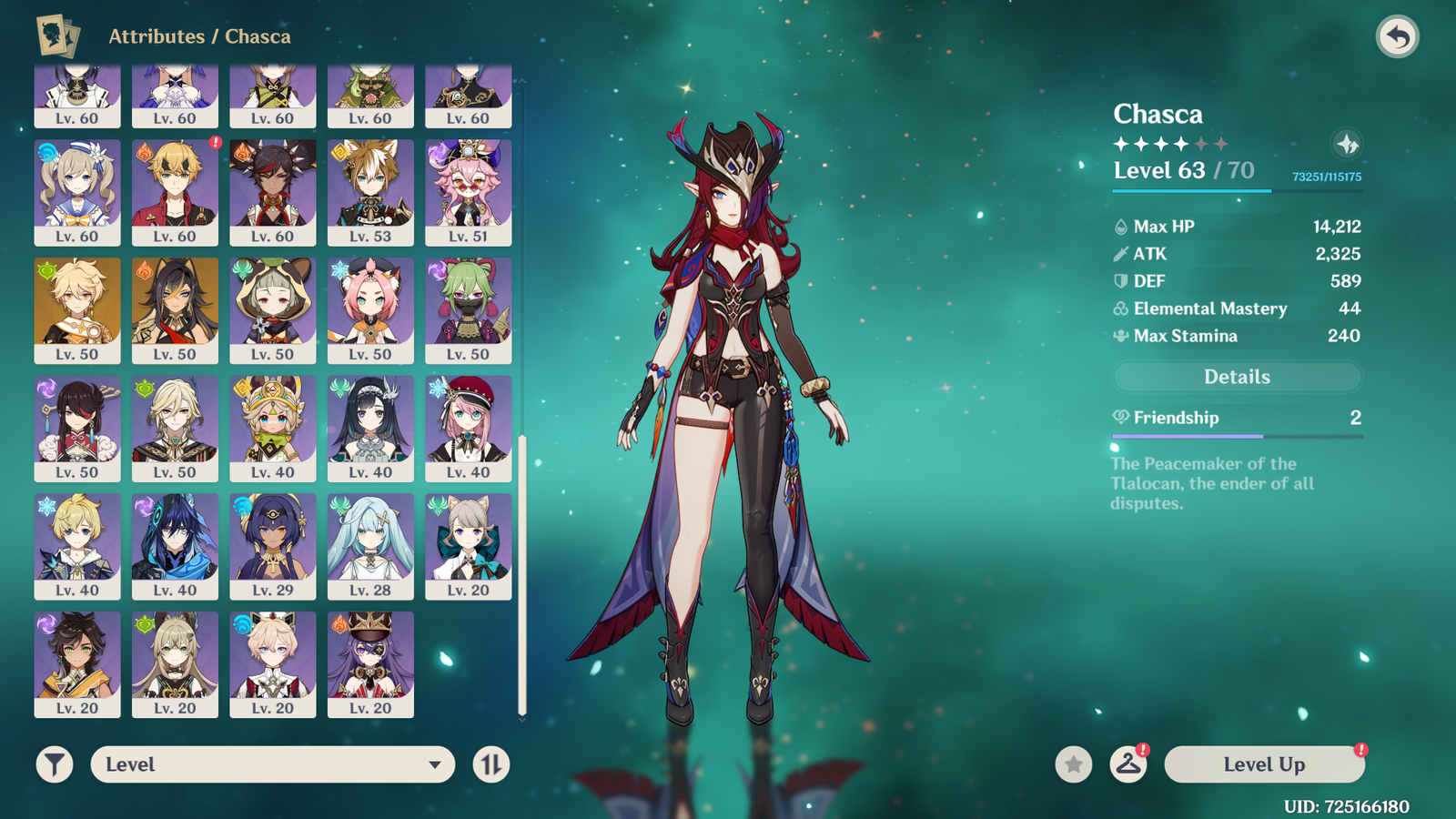Image resolution: width=1456 pixels, height=819 pixels.
Task: Click the Level Up button
Action: coord(1264,764)
